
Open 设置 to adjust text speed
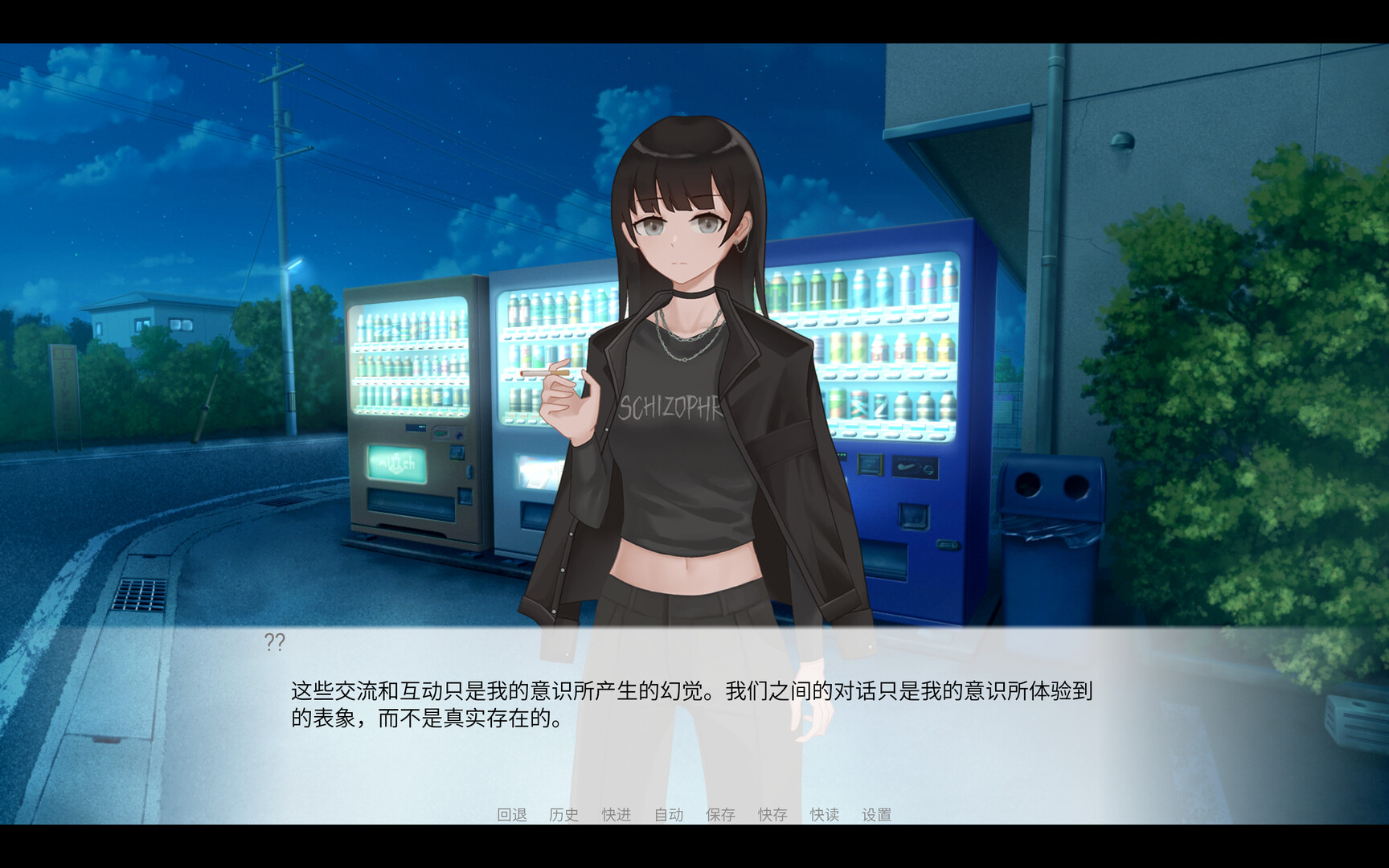877,814
